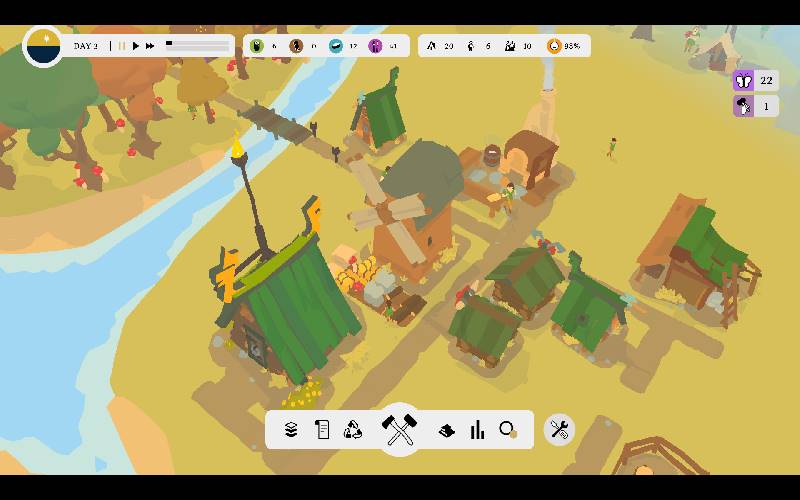Pause the game speed
This screenshot has height=500, width=800.
pos(122,46)
